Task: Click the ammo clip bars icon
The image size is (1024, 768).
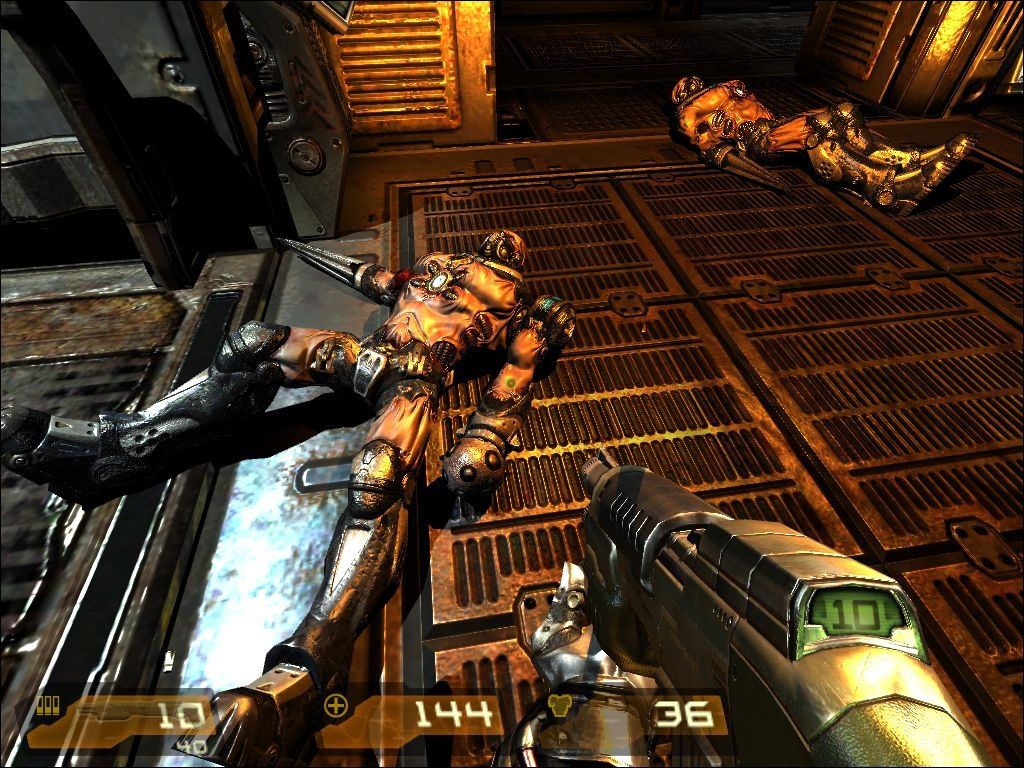Action: [x=44, y=706]
